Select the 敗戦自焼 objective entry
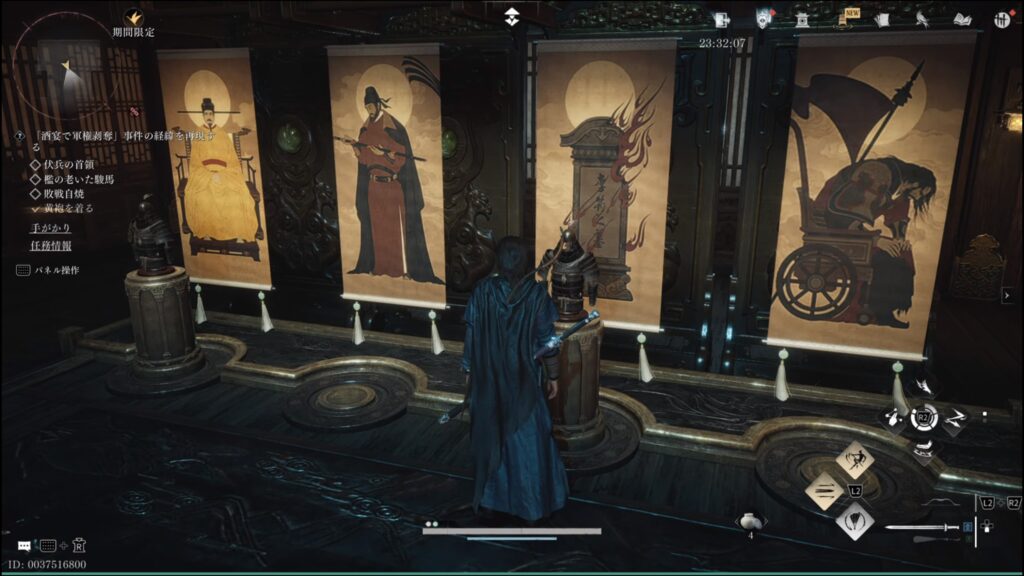 pyautogui.click(x=62, y=194)
